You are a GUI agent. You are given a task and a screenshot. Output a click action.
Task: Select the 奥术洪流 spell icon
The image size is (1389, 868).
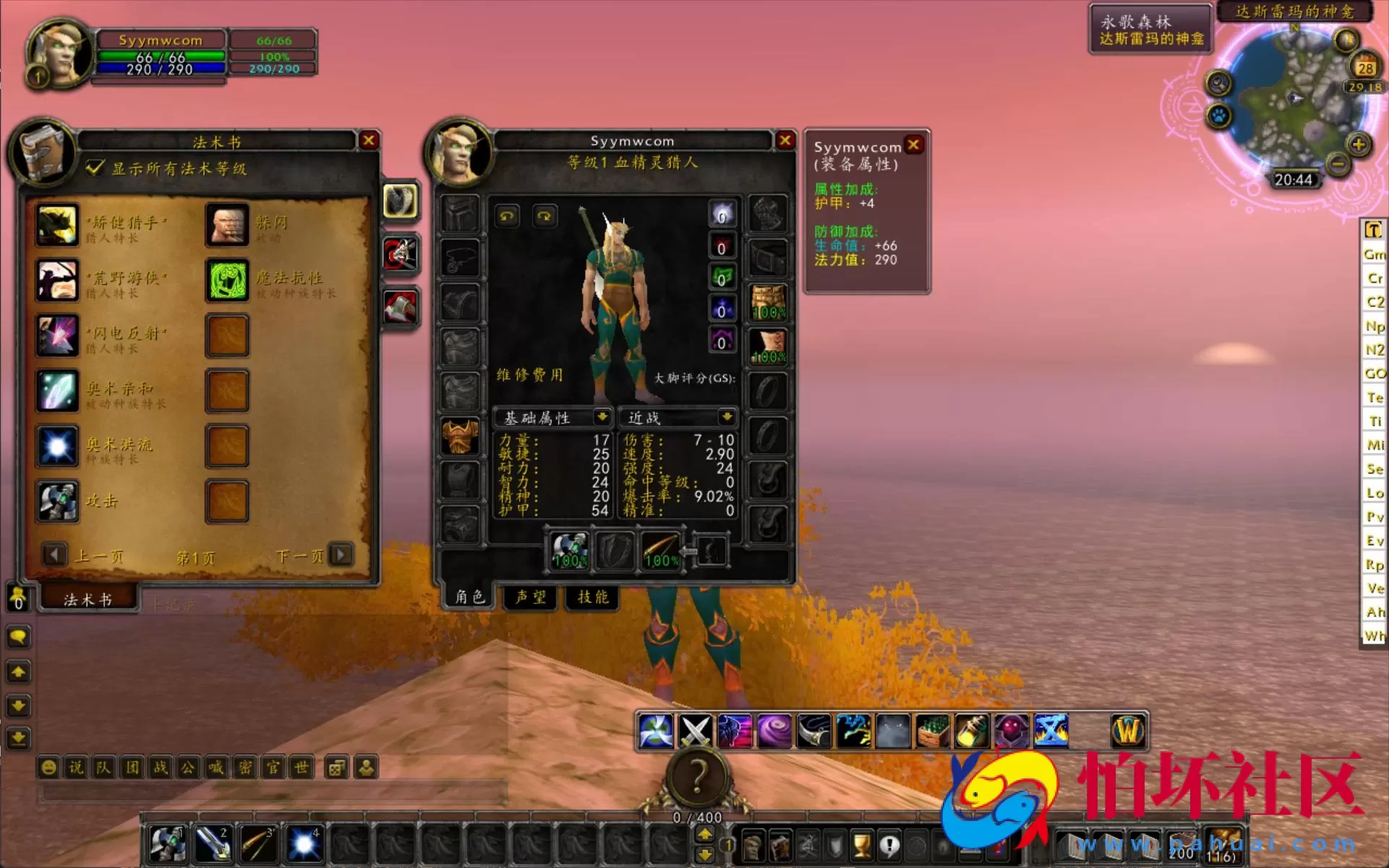click(x=57, y=447)
